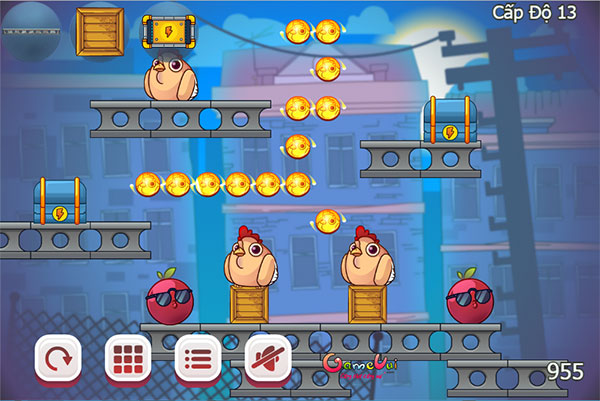Screen dimensions: 600x401
Task: Toggle the sound mute button
Action: click(268, 357)
